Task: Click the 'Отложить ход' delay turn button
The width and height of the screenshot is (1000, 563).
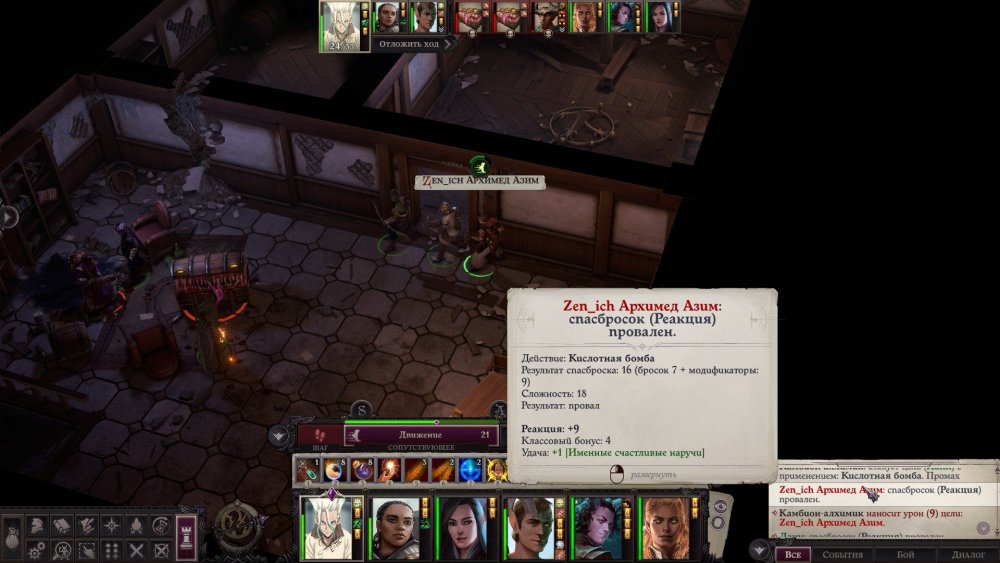Action: tap(411, 43)
